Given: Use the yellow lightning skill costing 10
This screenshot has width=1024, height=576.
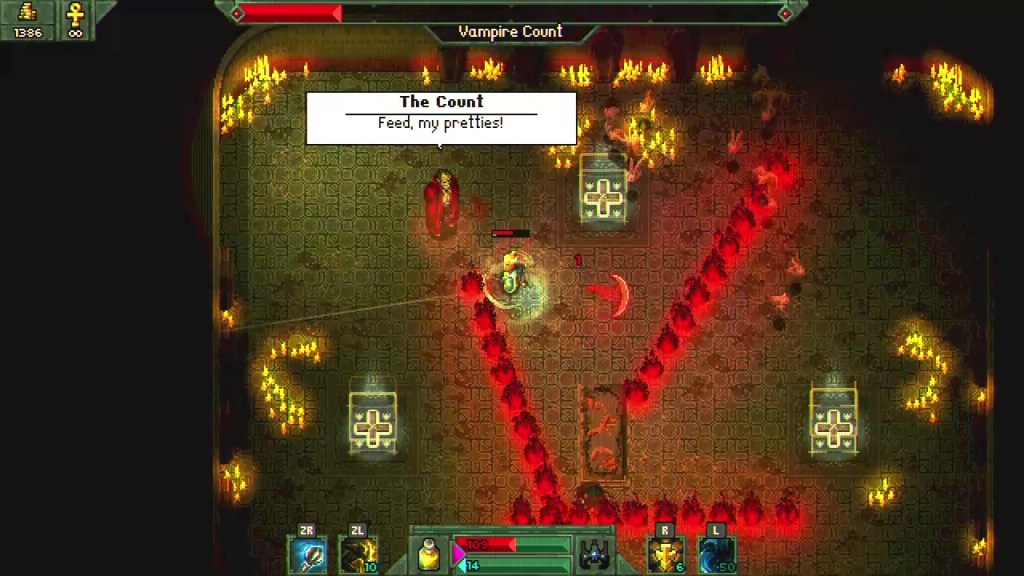Looking at the screenshot, I should [x=358, y=555].
